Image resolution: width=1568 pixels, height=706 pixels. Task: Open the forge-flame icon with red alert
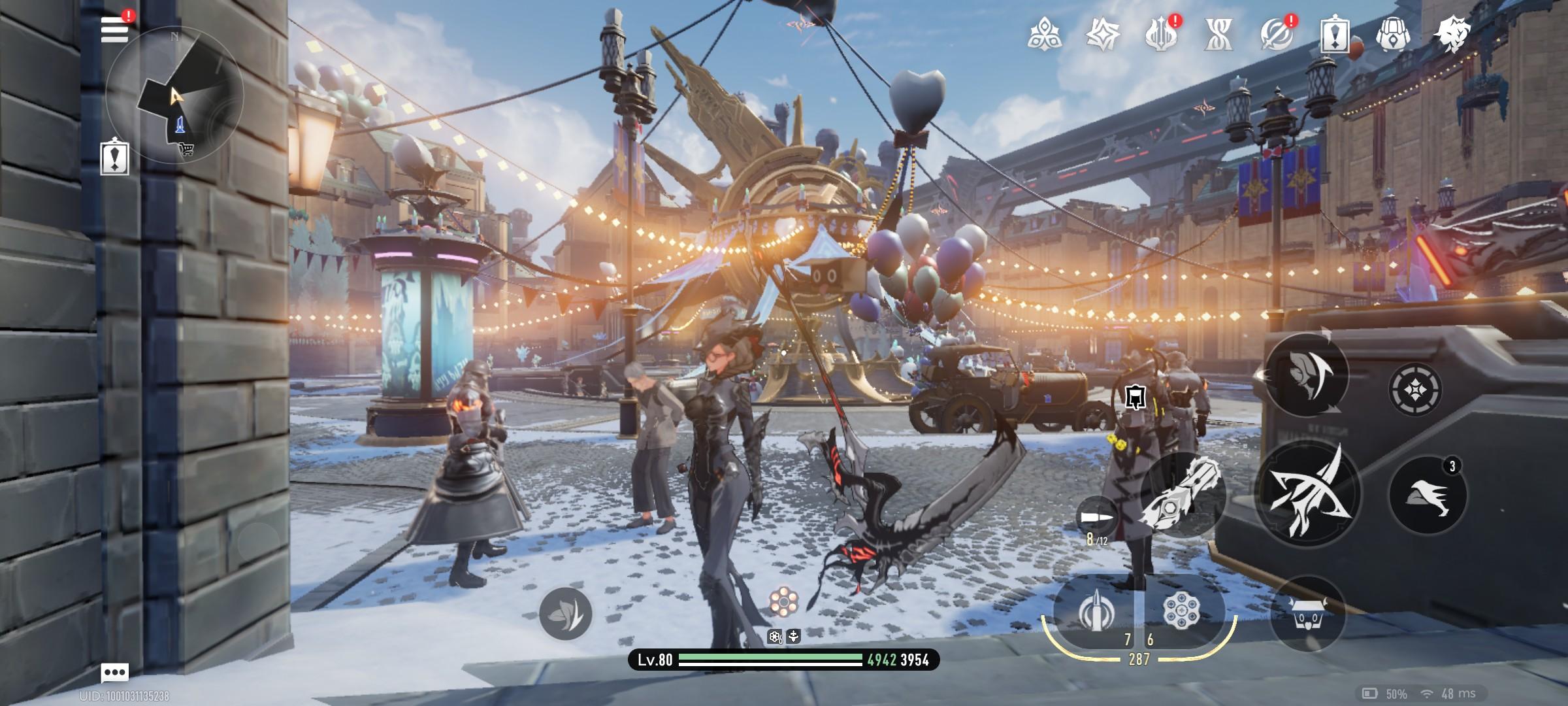tap(1161, 34)
